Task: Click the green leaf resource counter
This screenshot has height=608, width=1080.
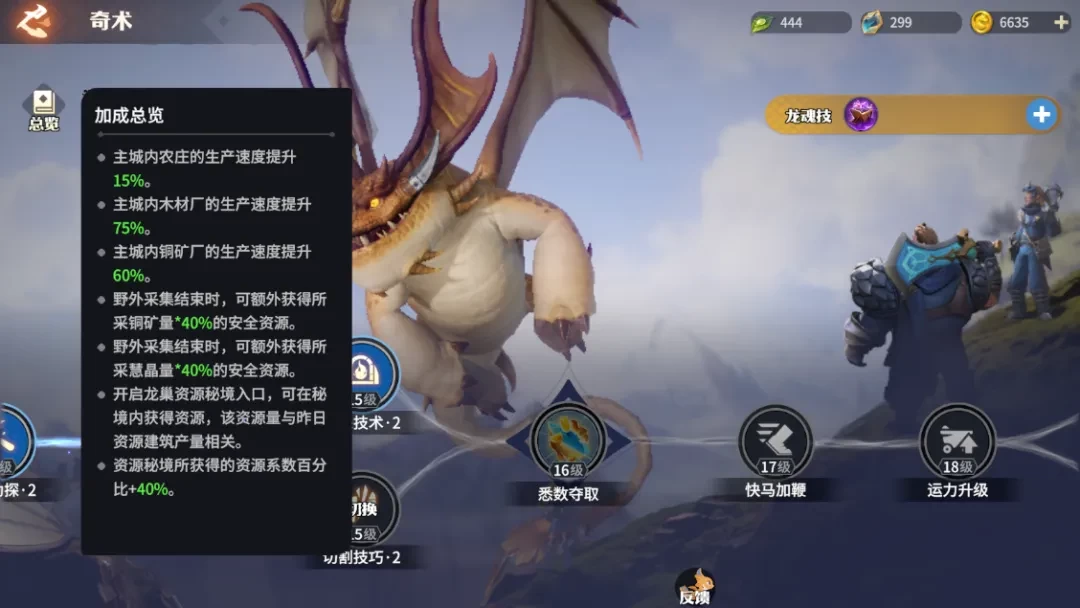Action: pyautogui.click(x=800, y=22)
